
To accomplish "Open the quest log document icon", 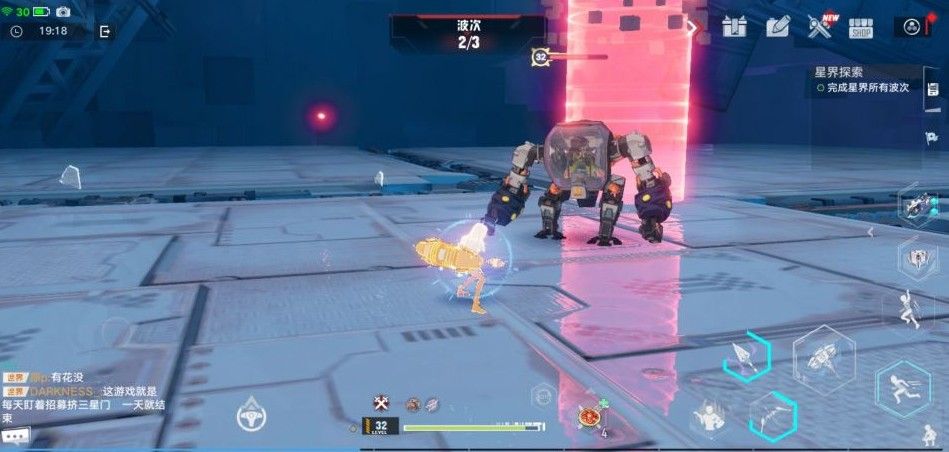I will click(x=932, y=90).
